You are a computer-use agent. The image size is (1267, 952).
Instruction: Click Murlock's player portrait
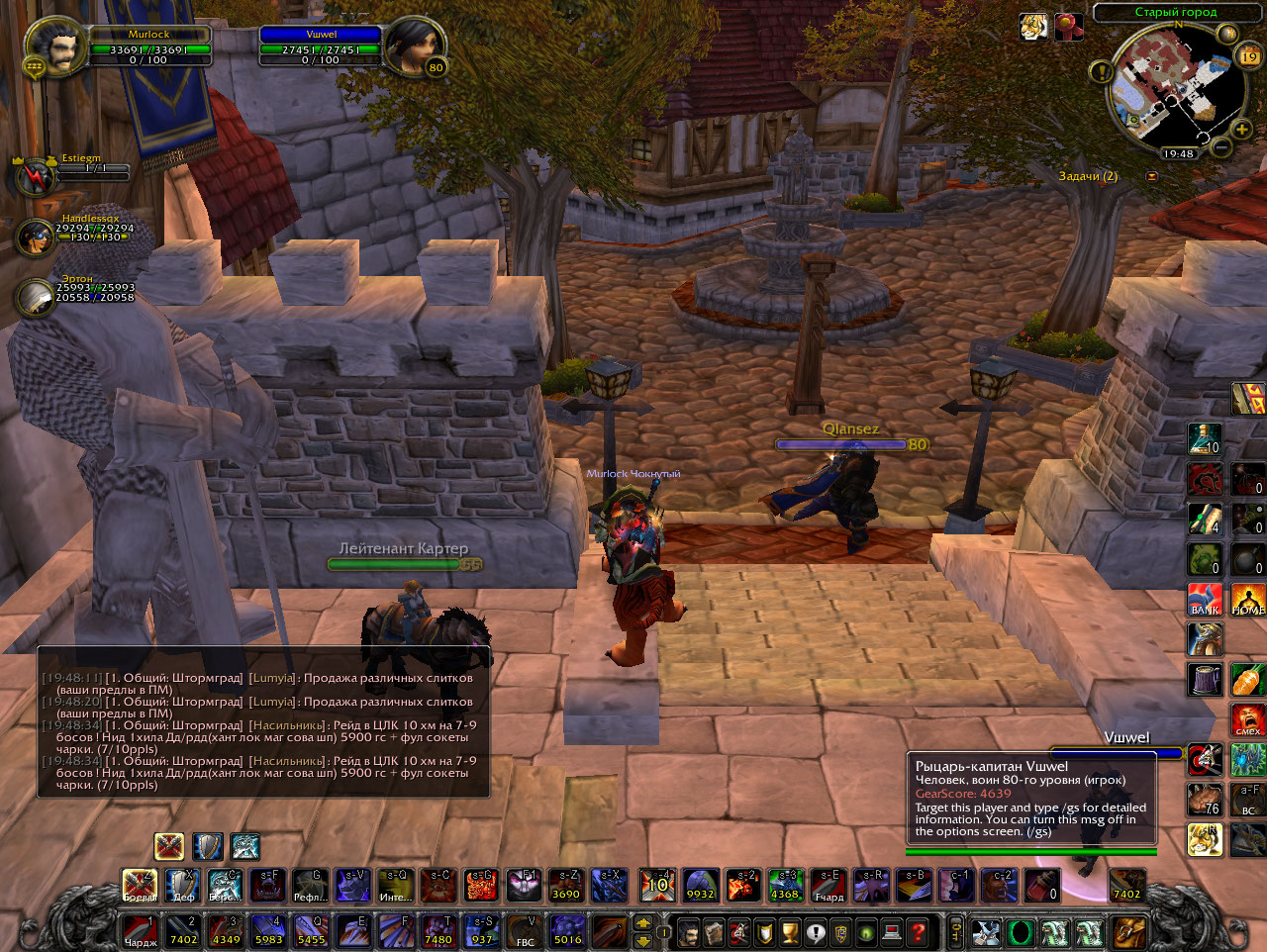point(53,47)
